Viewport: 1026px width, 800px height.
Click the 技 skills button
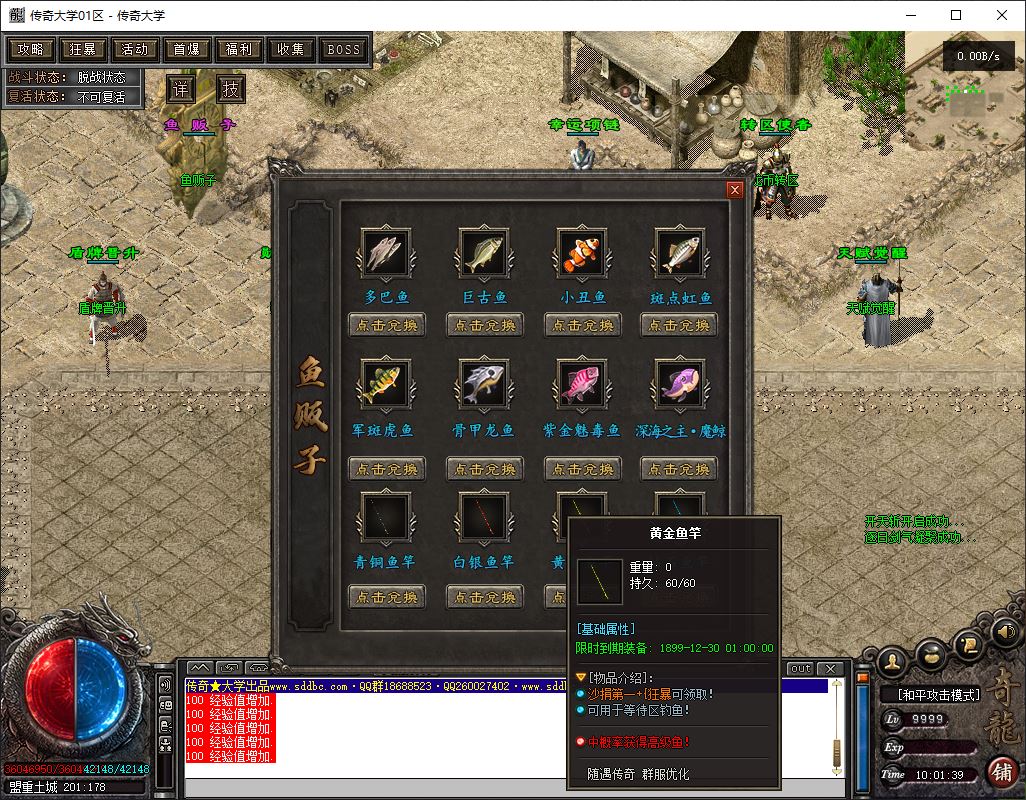[231, 88]
